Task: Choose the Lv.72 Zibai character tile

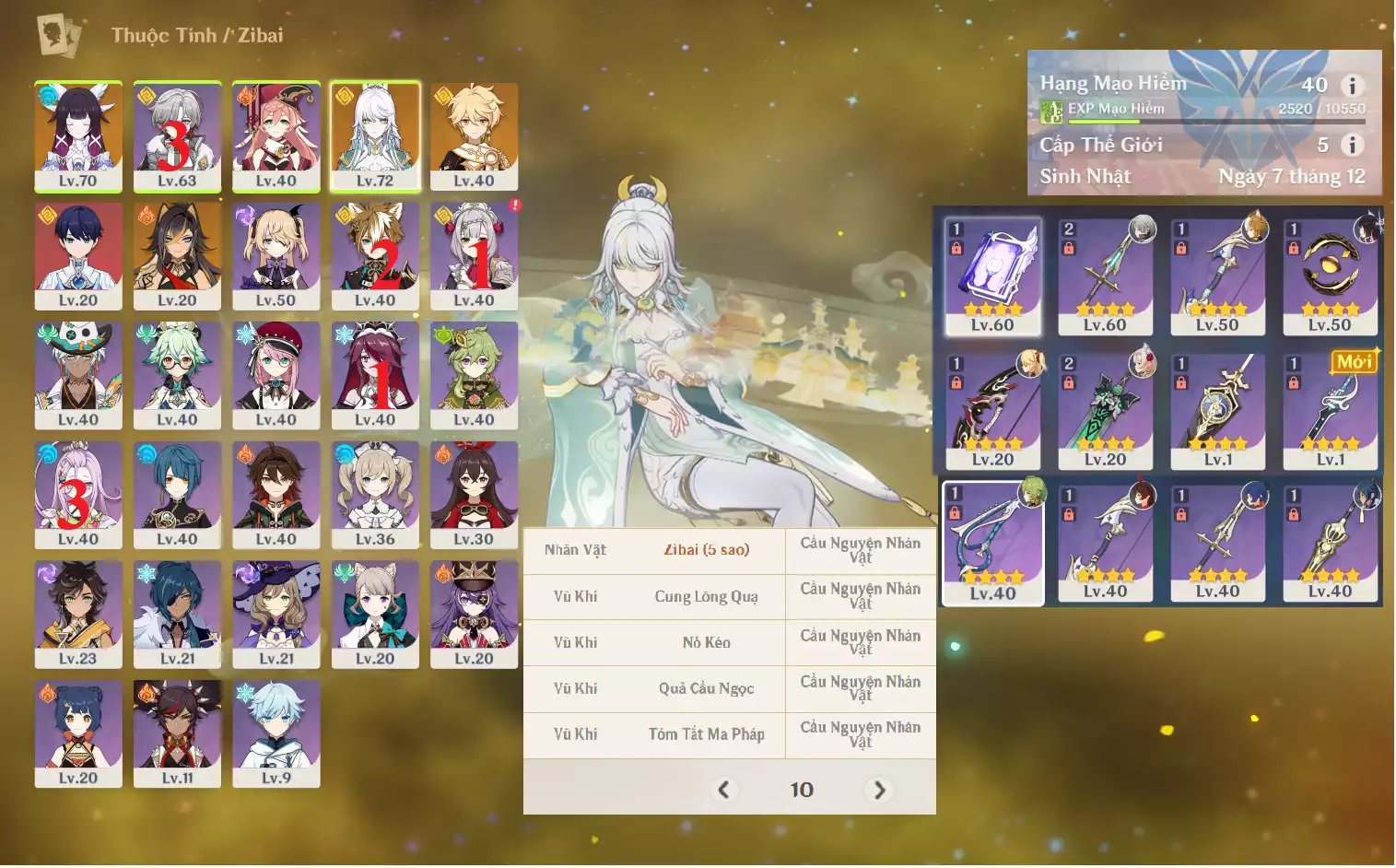Action: (x=375, y=135)
